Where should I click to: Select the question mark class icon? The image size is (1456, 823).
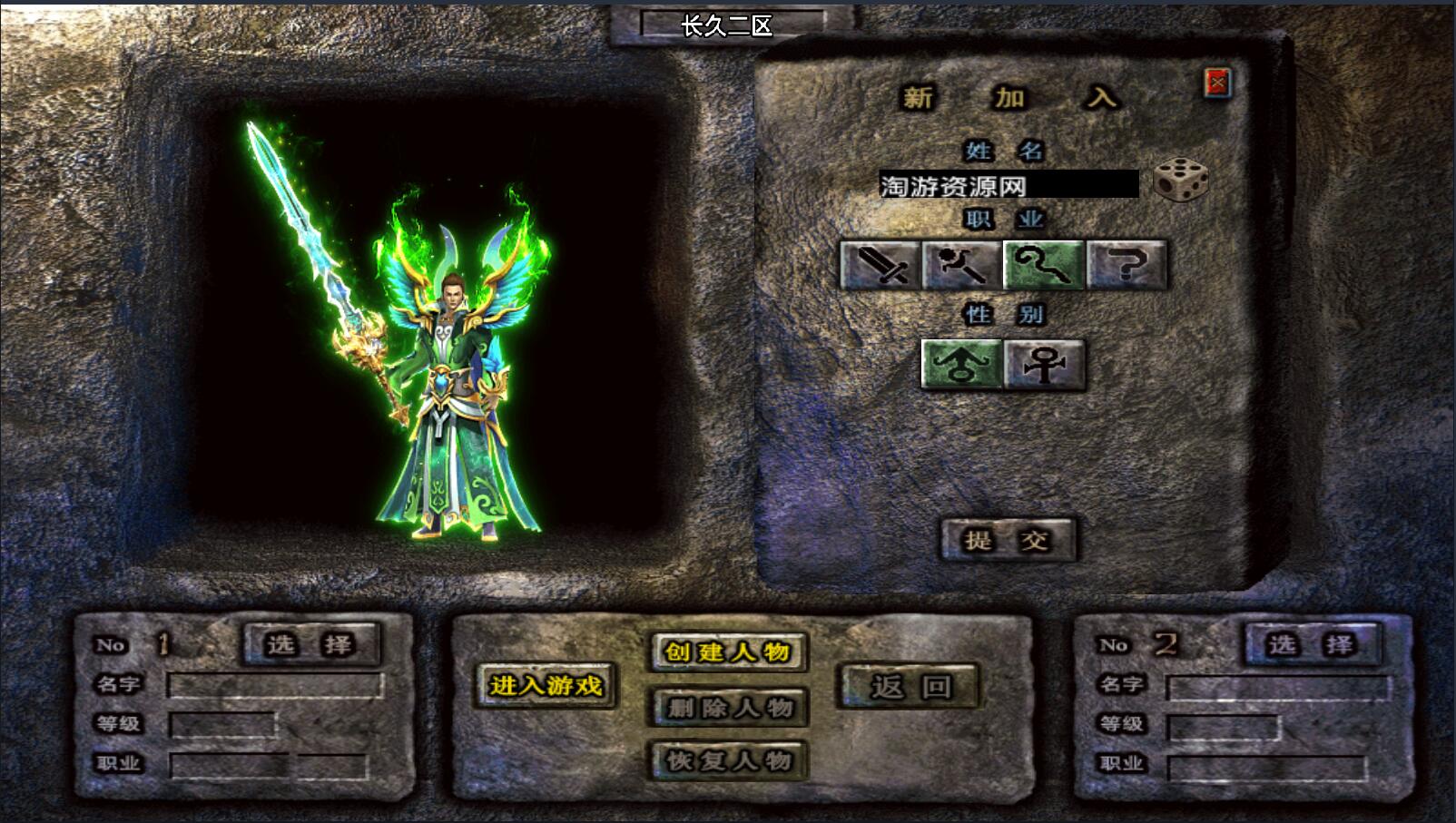click(1126, 265)
